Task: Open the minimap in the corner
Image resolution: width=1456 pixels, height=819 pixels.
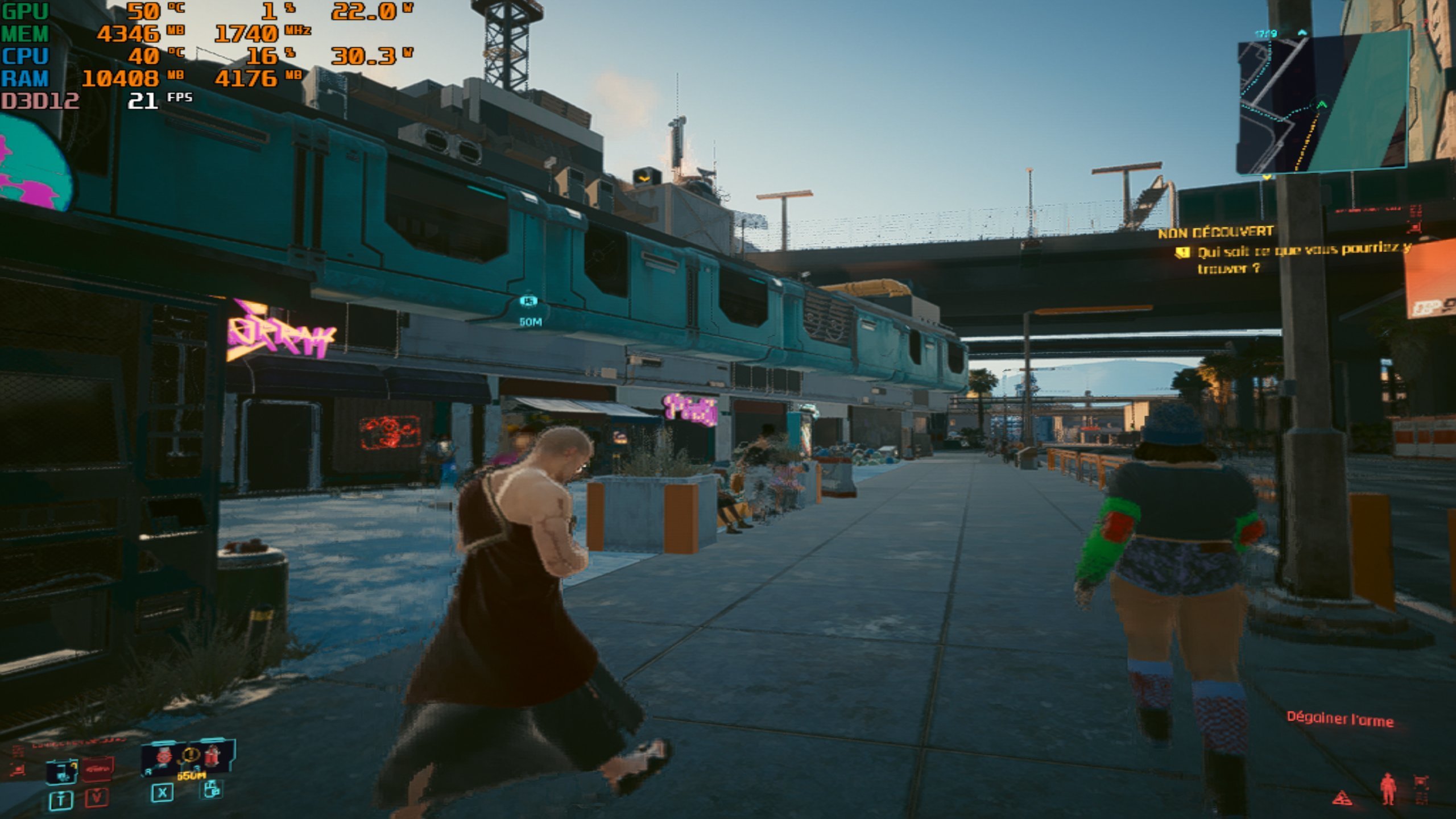Action: coord(1322,102)
